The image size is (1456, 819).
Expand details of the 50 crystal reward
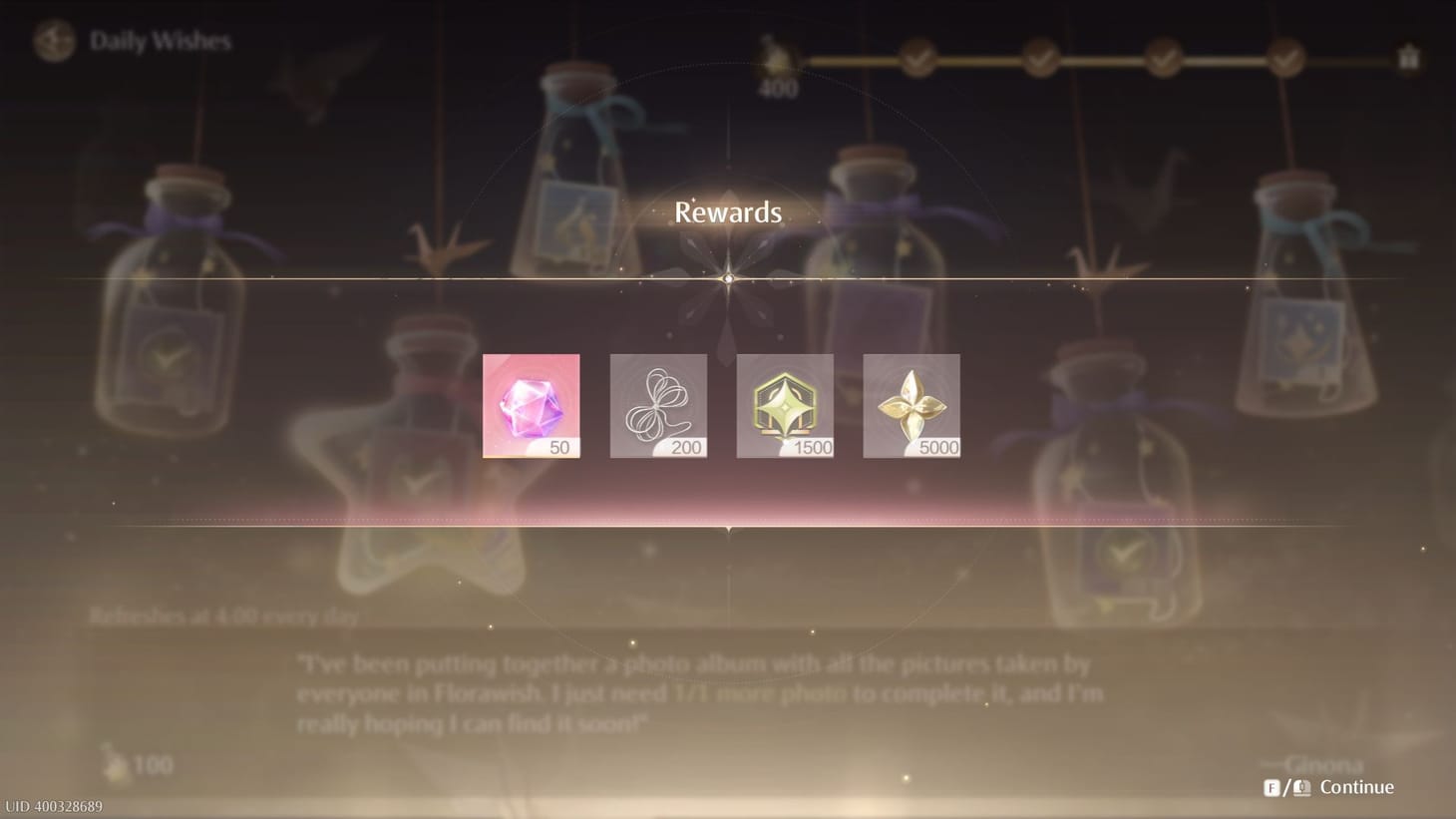coord(532,404)
